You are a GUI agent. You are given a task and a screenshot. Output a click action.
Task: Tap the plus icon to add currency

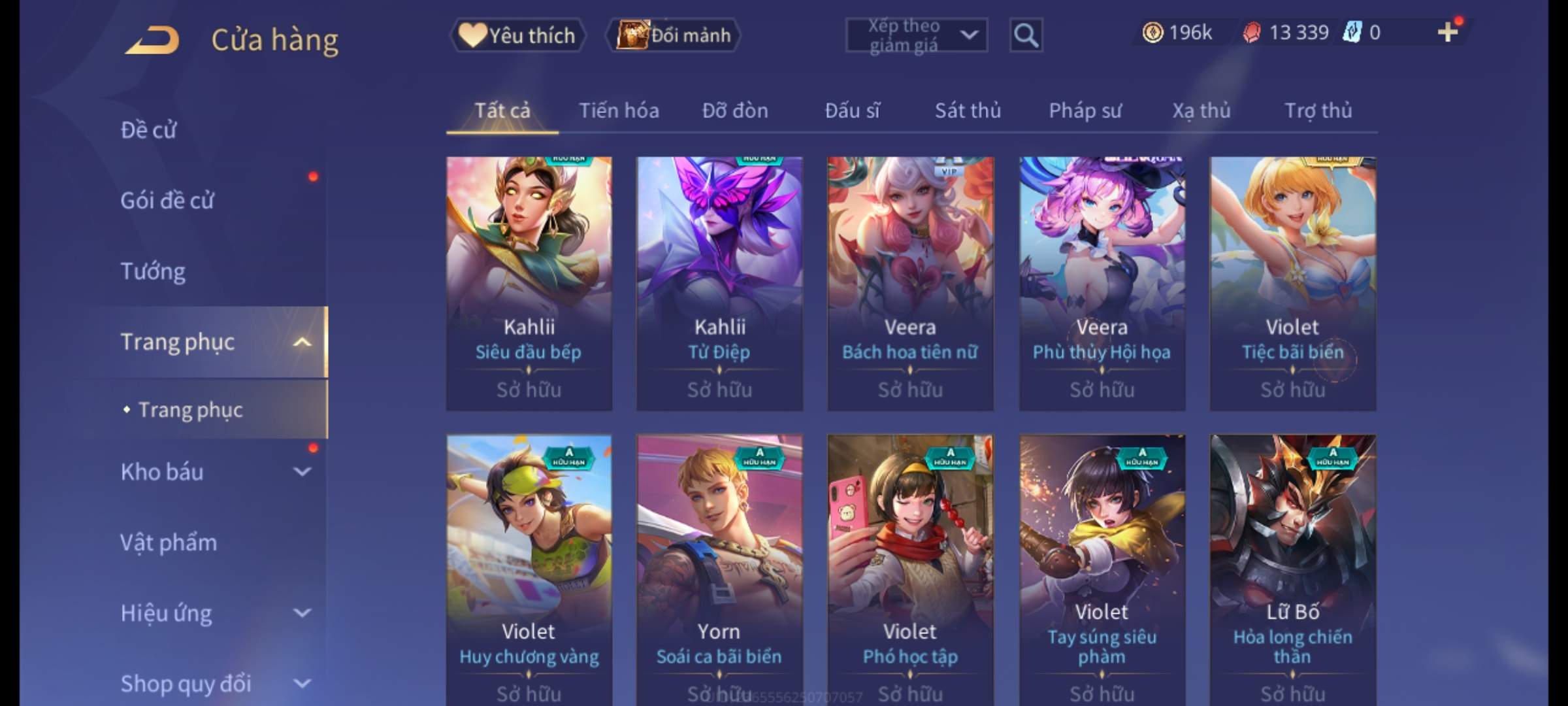pyautogui.click(x=1448, y=32)
